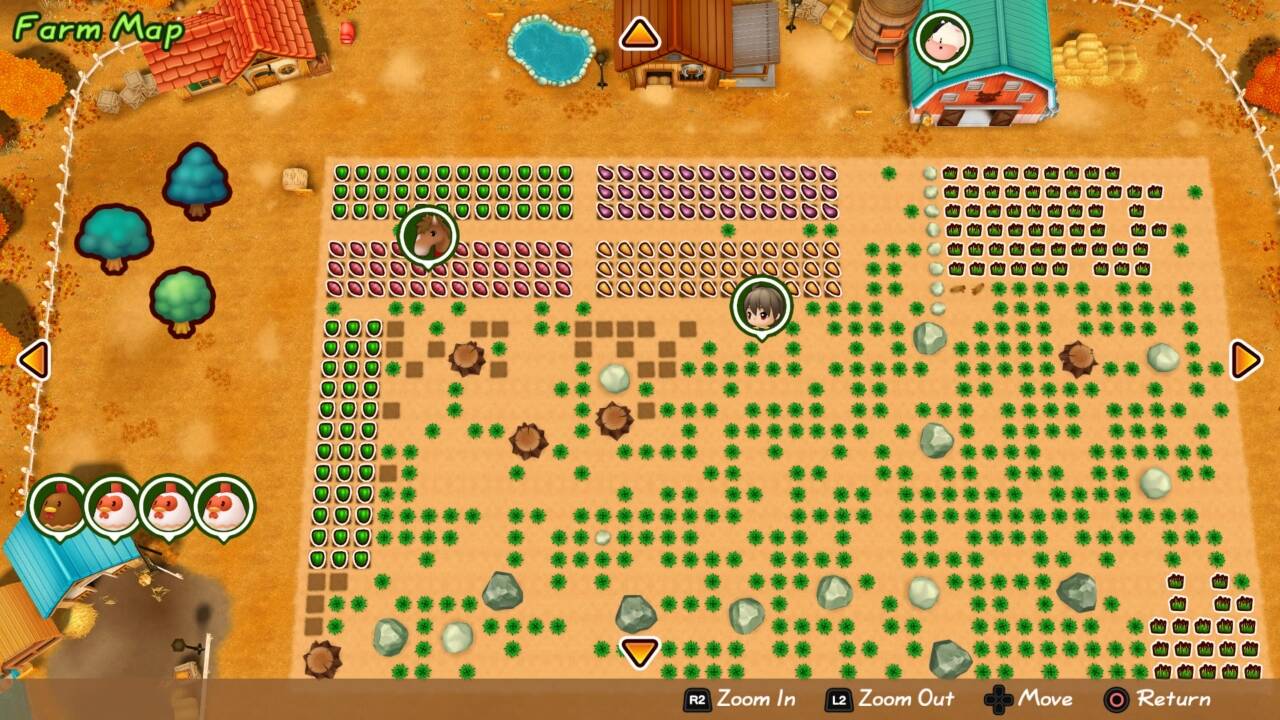Move the map view with the right arrow
1280x720 pixels.
(1245, 359)
